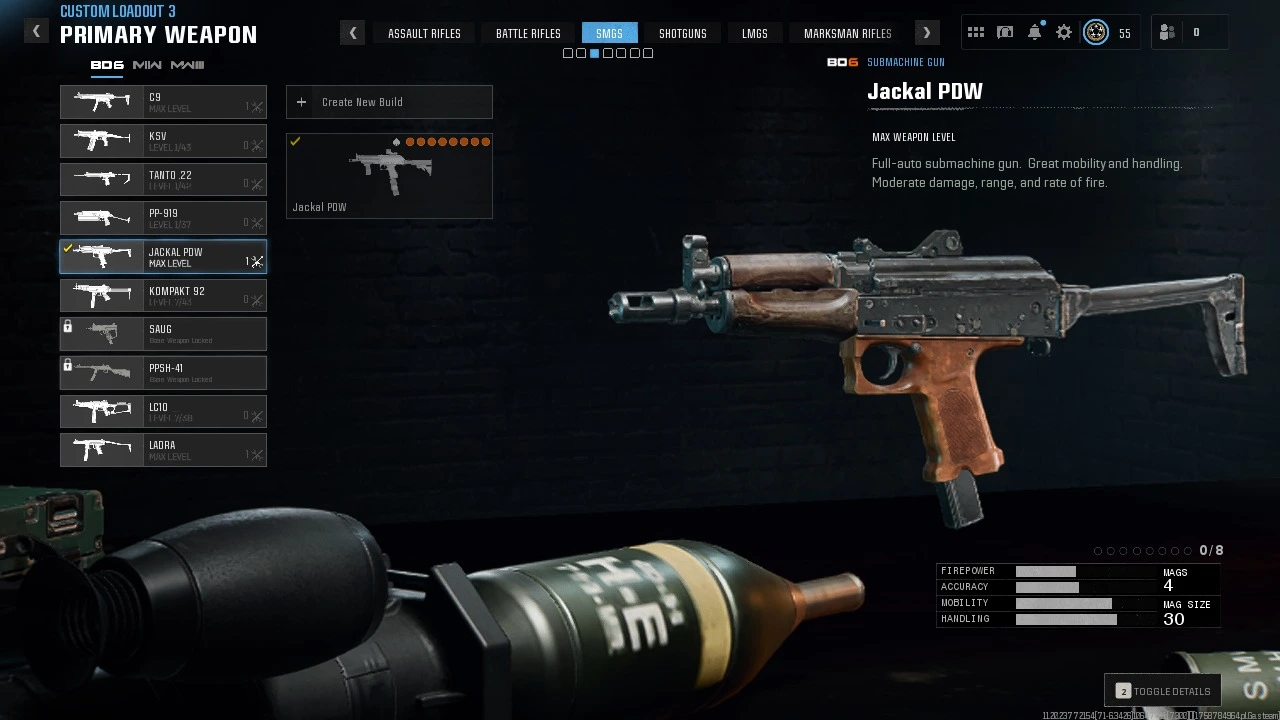Click the left arrow before weapon categories
Screen dimensions: 1280x720
[352, 33]
